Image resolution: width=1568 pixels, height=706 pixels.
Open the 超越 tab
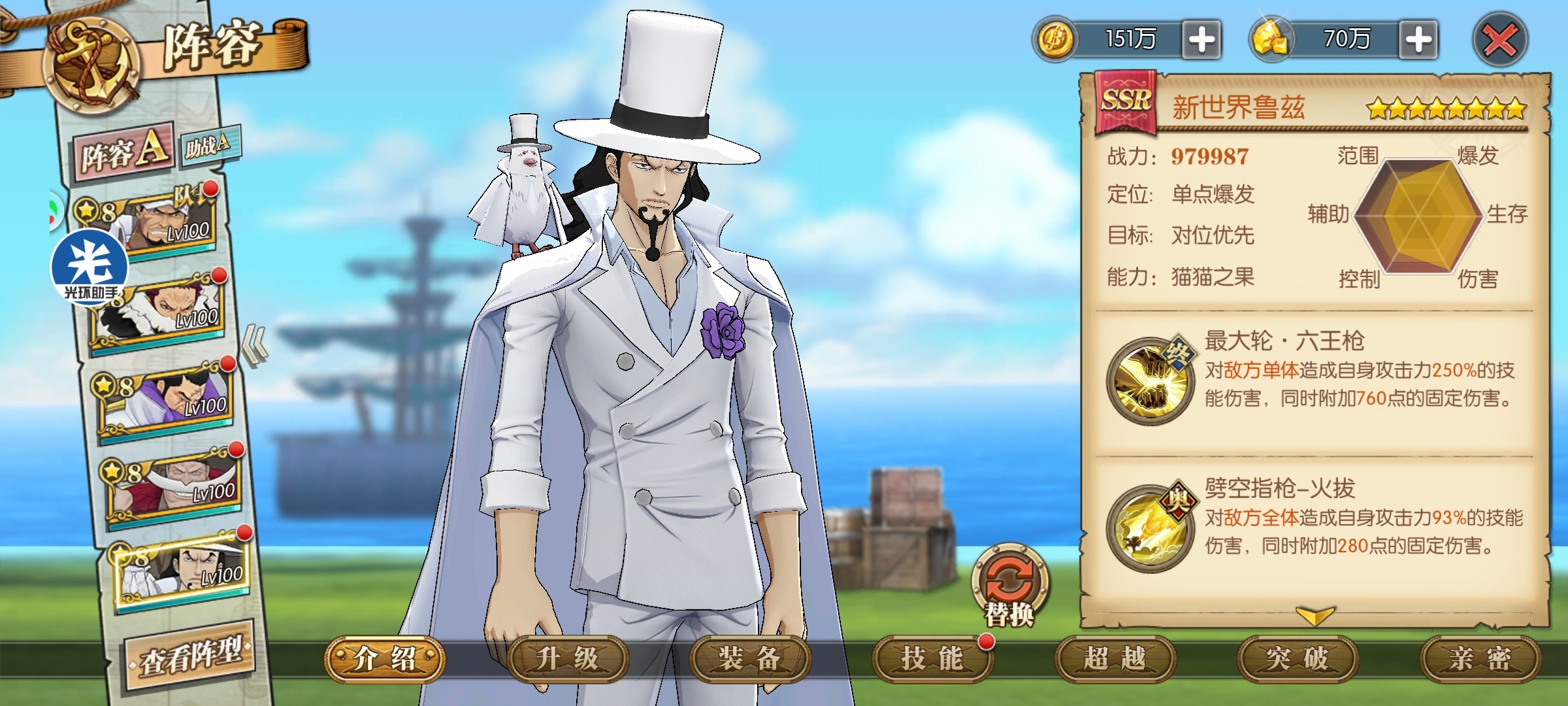(x=1115, y=659)
